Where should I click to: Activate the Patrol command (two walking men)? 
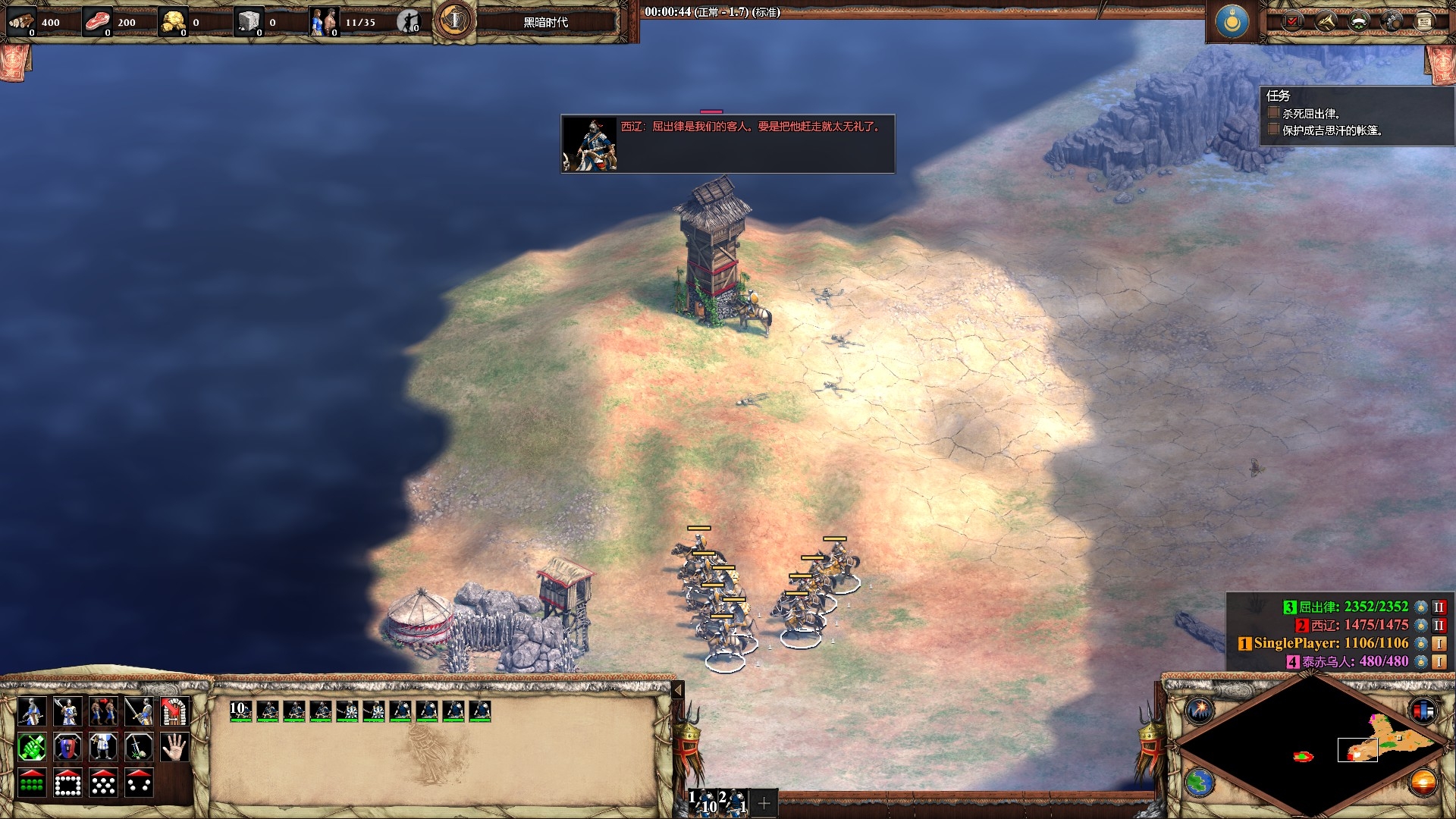pos(103,711)
